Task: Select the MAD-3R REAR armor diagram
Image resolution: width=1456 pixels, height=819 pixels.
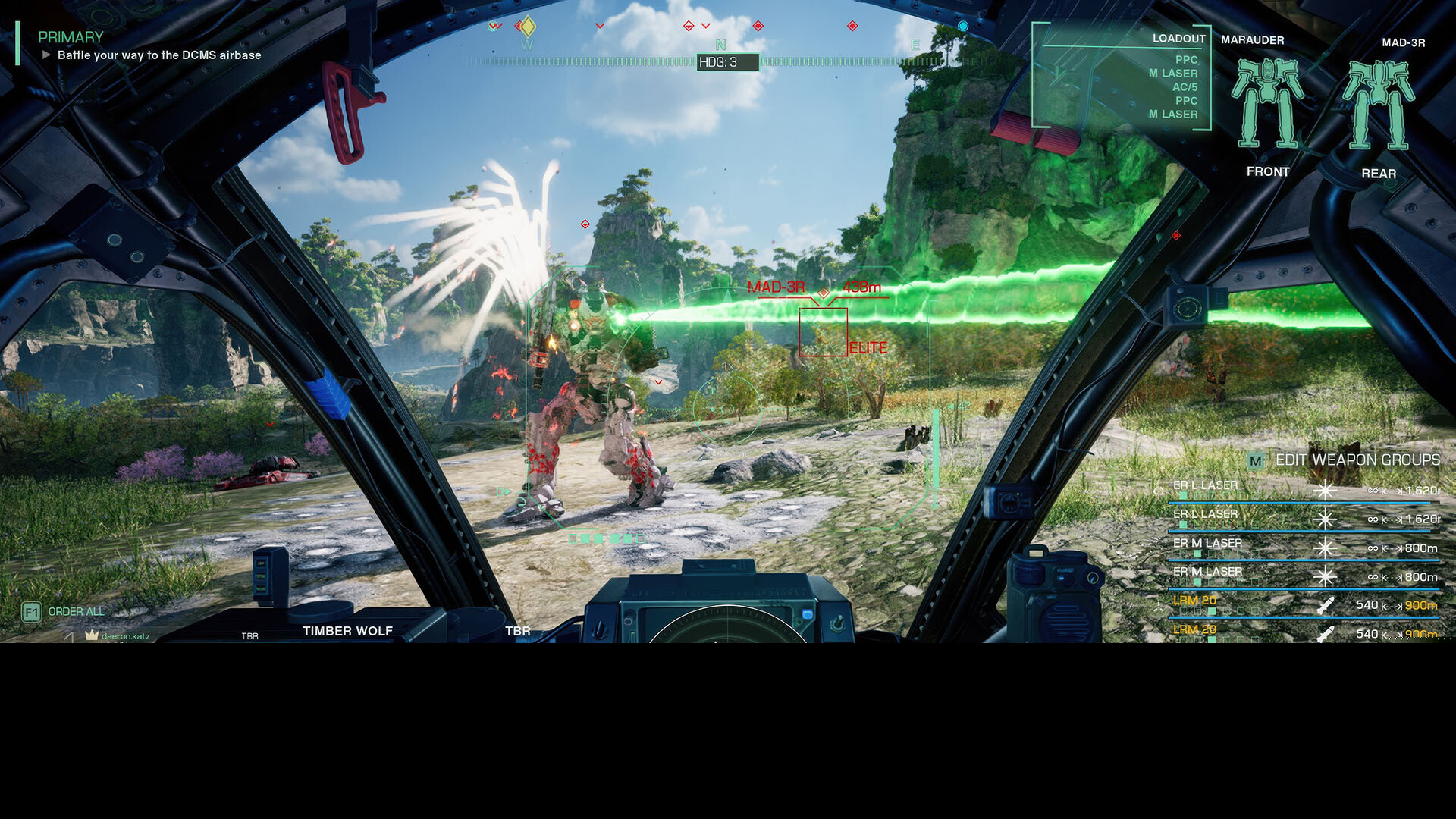Action: [1378, 106]
